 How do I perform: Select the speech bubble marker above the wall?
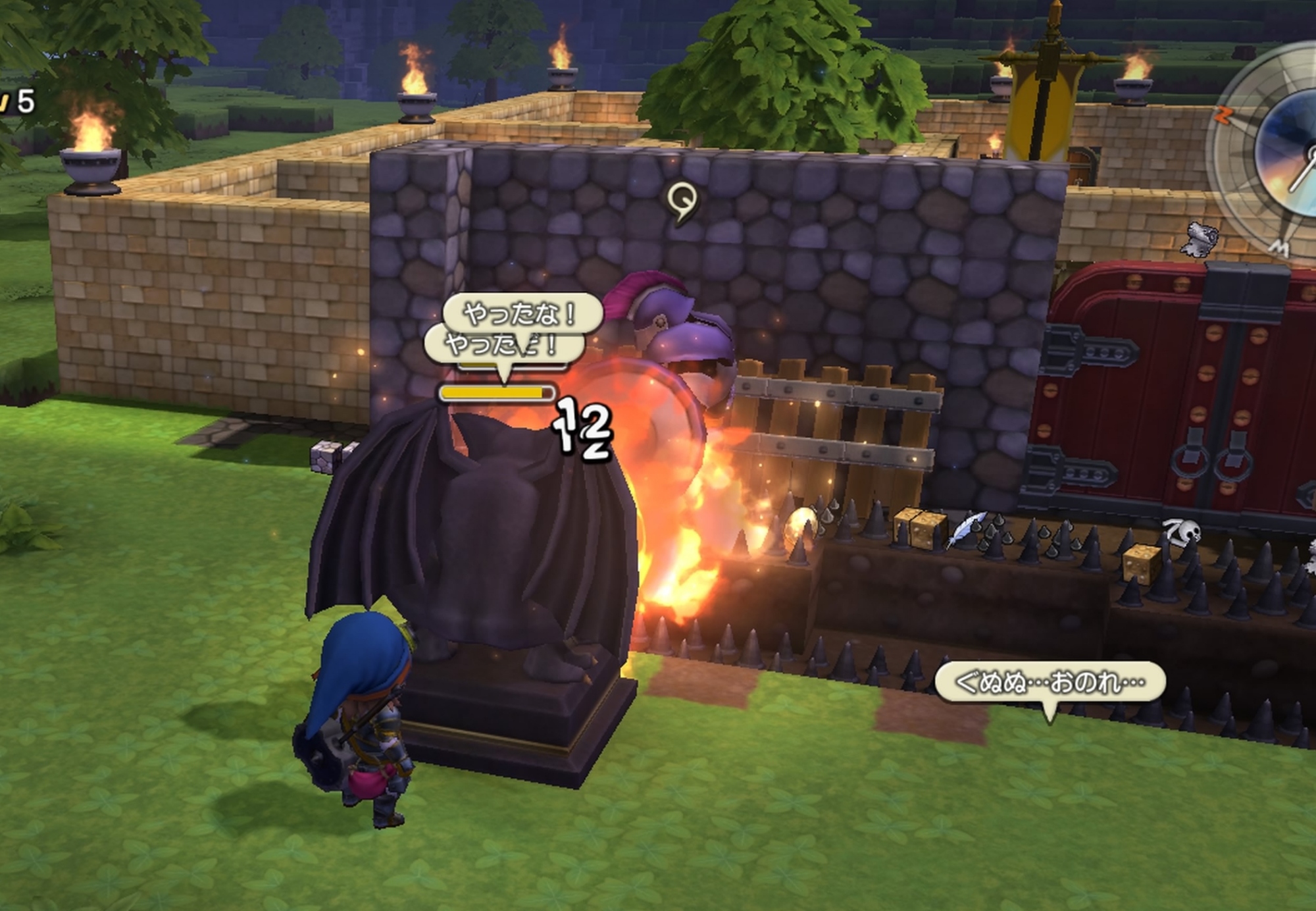coord(682,200)
